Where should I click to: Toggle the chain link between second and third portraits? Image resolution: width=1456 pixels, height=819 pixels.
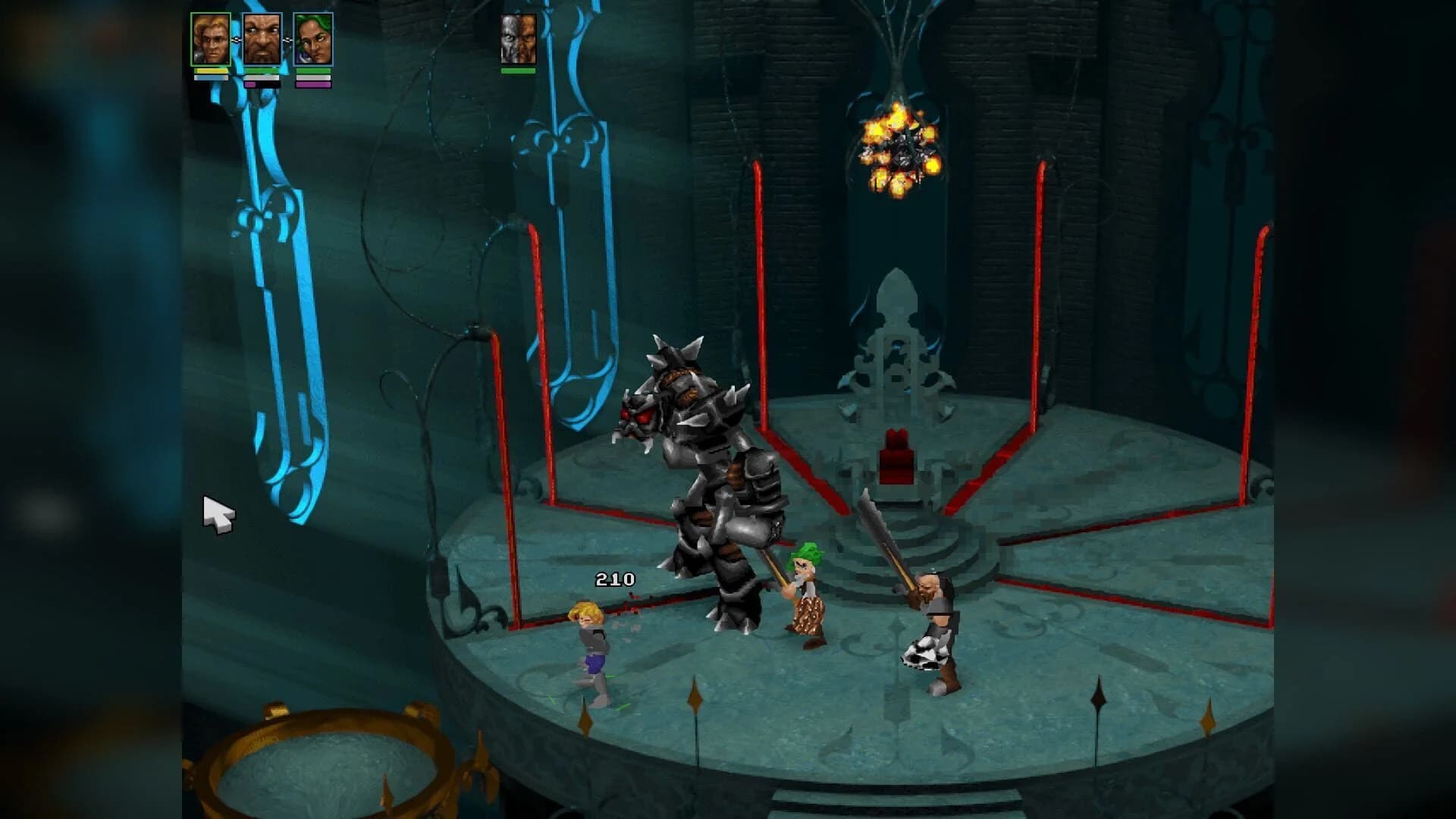287,39
